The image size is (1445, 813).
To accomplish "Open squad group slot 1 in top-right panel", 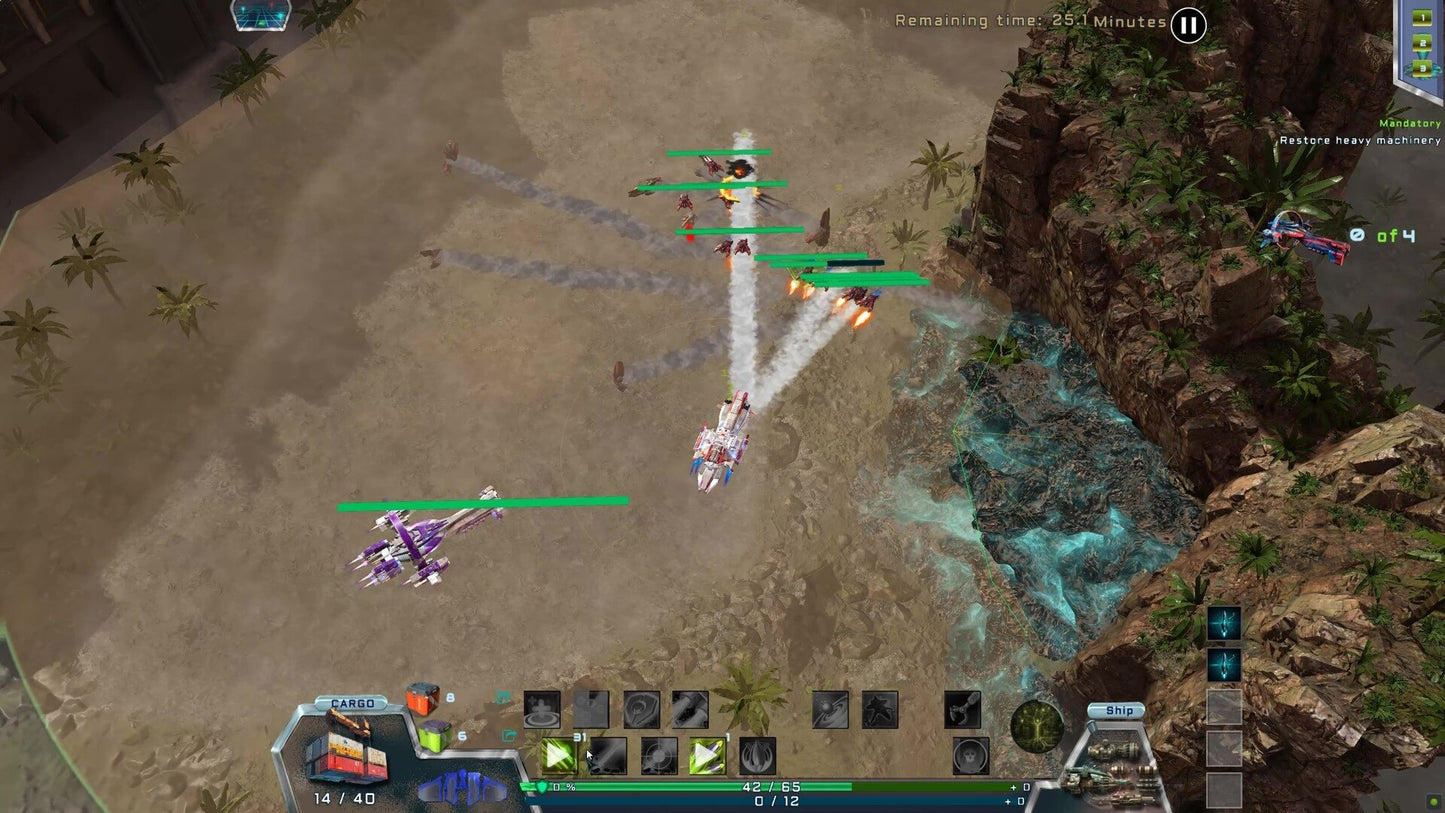I will click(x=1424, y=17).
